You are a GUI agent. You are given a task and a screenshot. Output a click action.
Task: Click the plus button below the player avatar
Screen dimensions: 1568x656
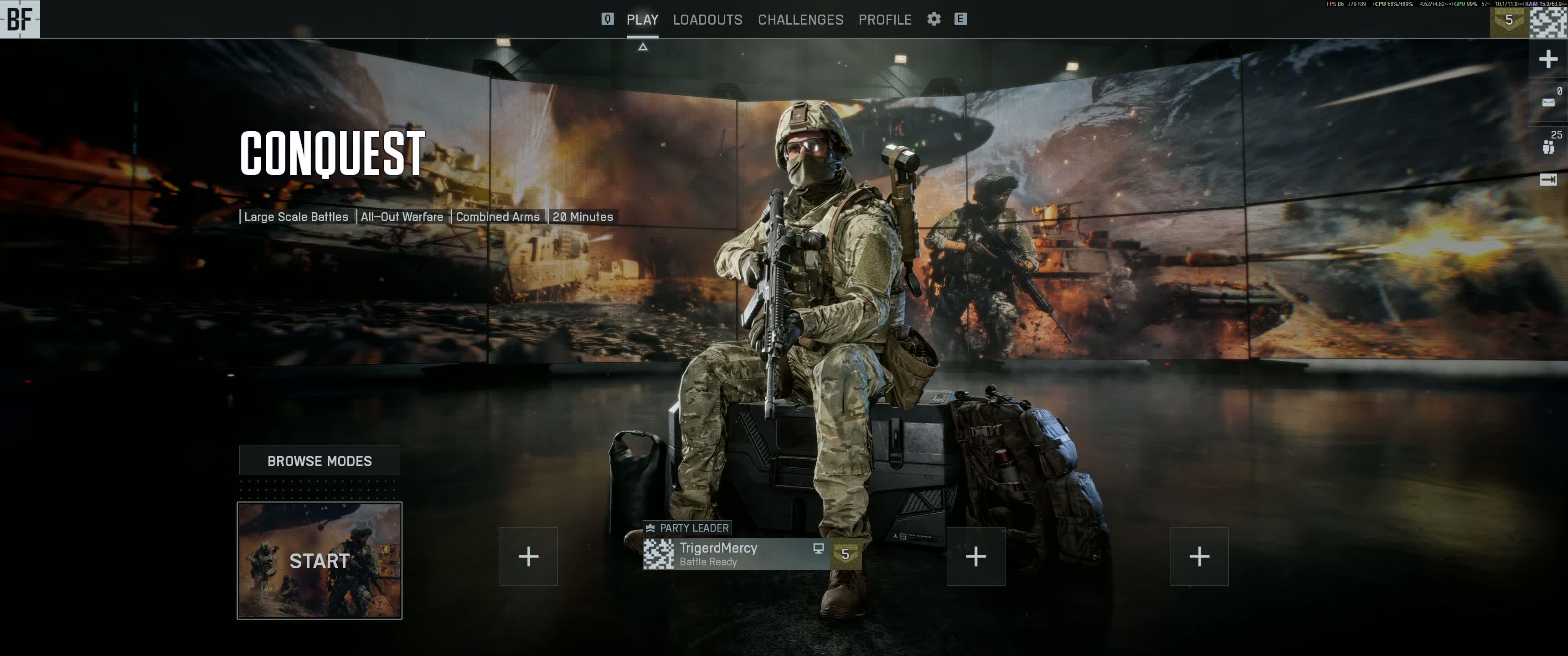1548,59
